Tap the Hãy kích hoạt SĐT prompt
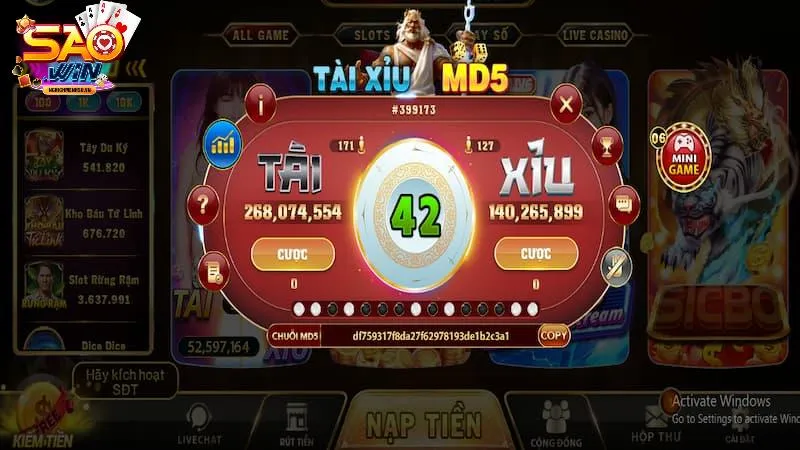The height and width of the screenshot is (450, 800). point(125,379)
